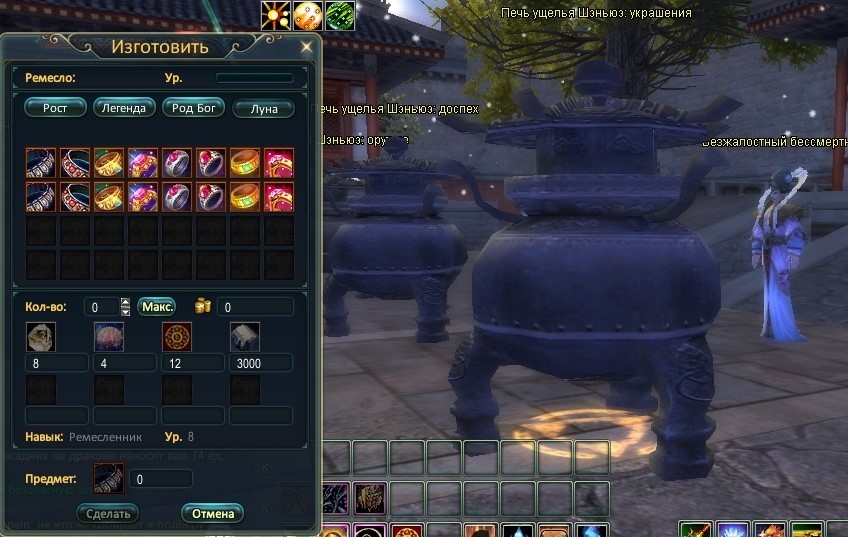Click the Макс. quantity button
This screenshot has width=848, height=537.
pos(157,306)
